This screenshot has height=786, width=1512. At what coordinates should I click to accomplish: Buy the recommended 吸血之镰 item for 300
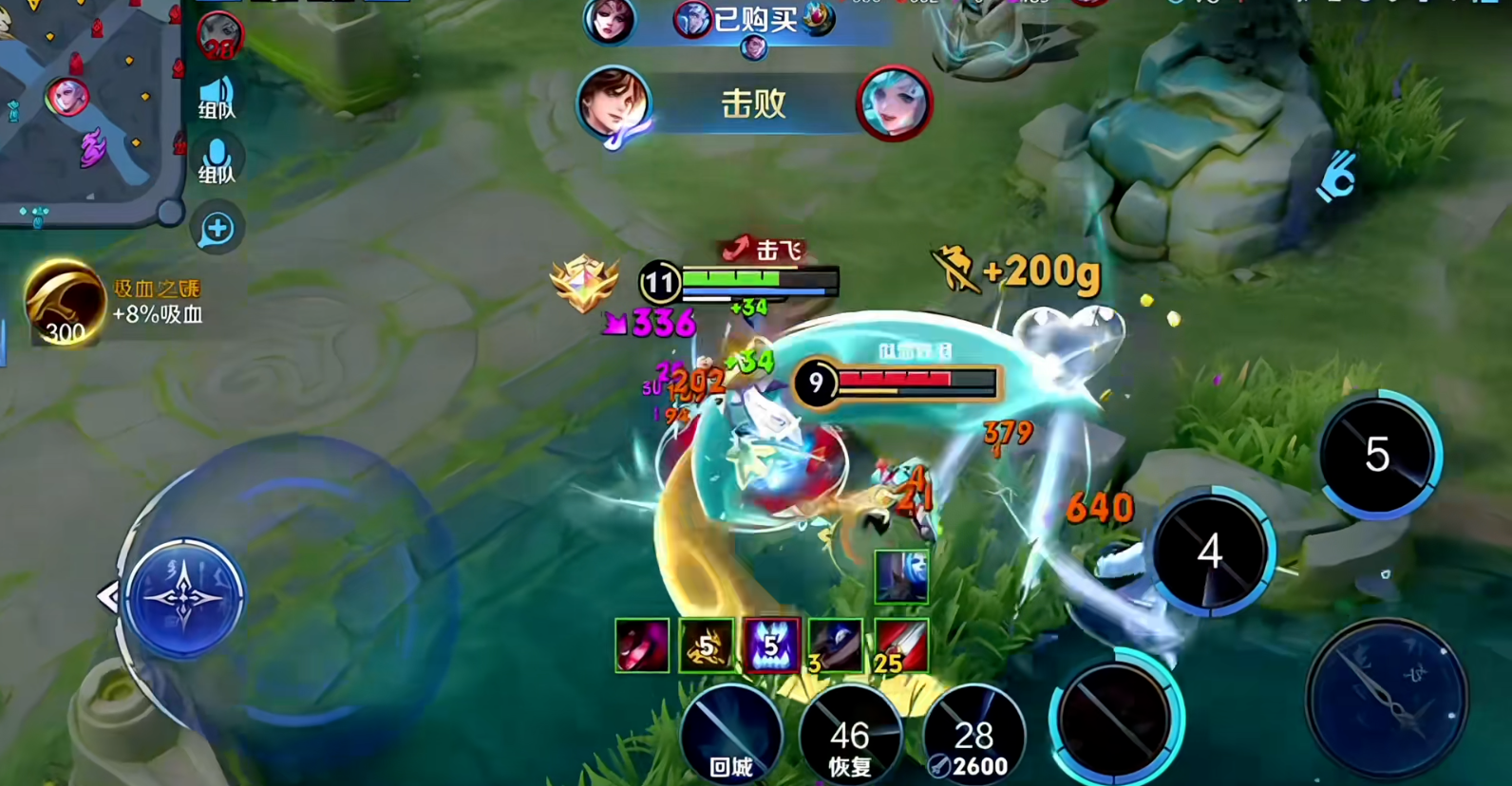click(x=65, y=303)
